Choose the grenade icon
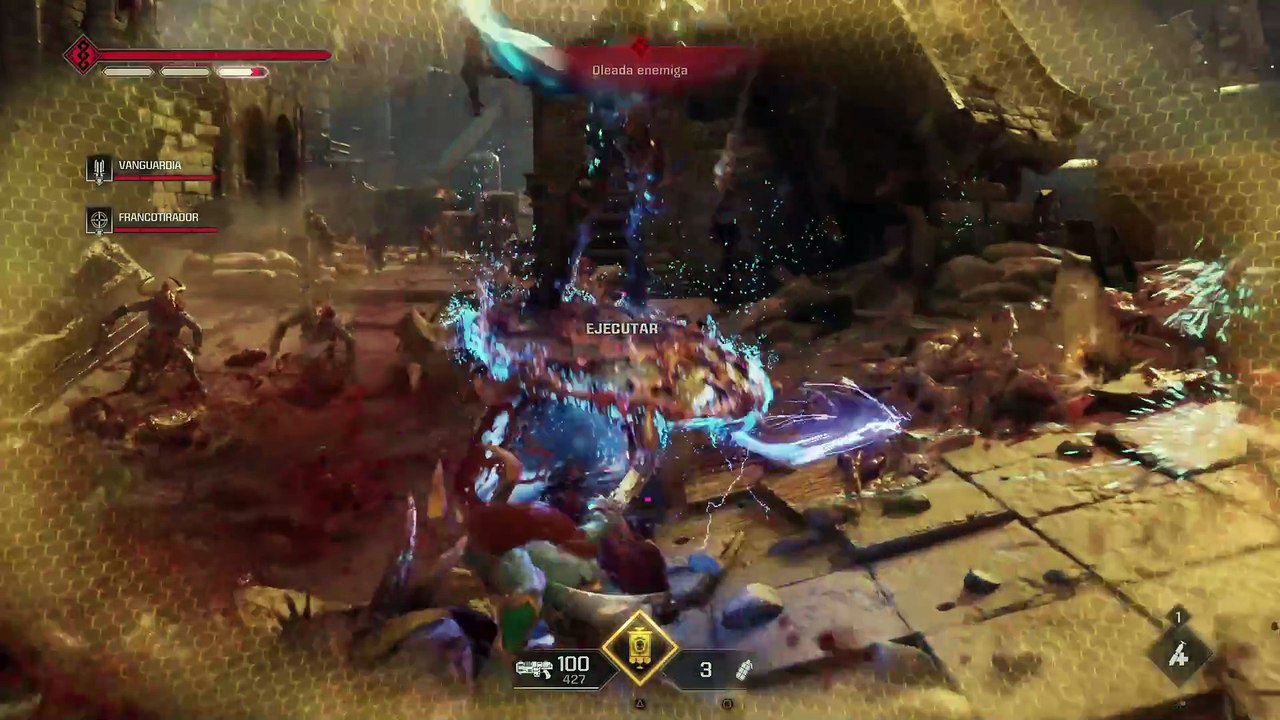 (744, 670)
